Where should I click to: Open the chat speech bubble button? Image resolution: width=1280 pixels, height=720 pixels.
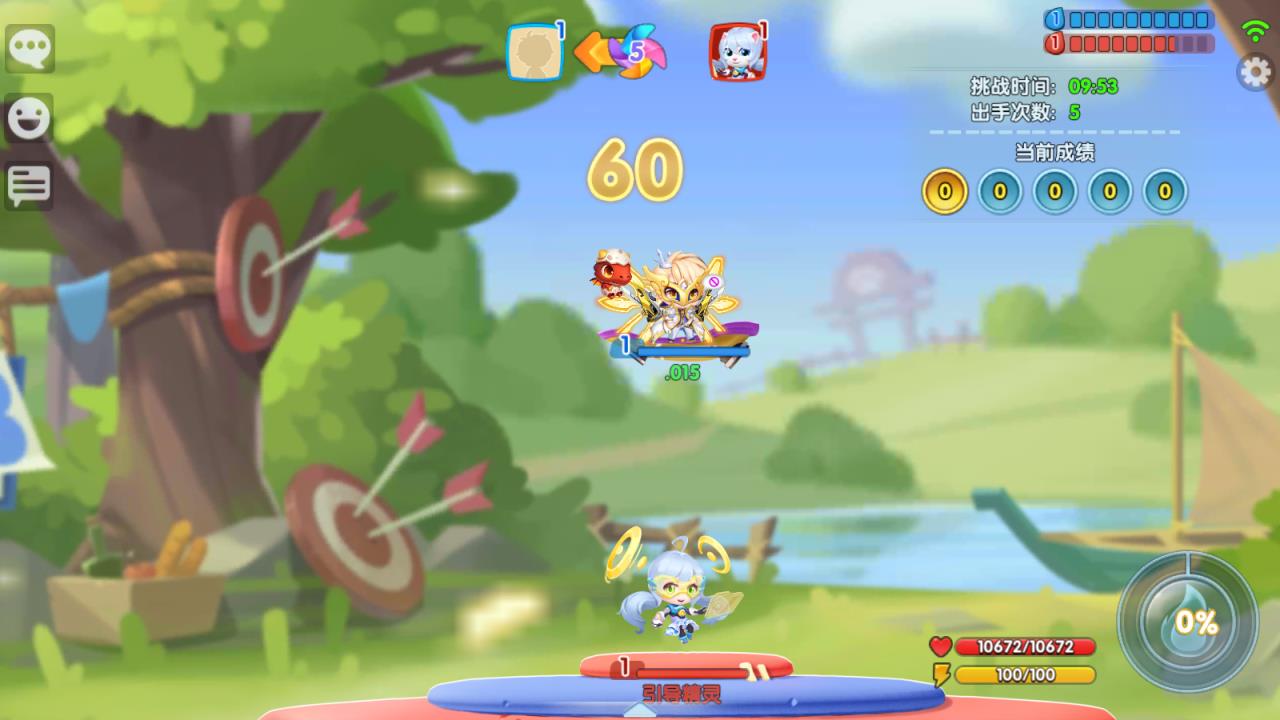click(x=30, y=48)
